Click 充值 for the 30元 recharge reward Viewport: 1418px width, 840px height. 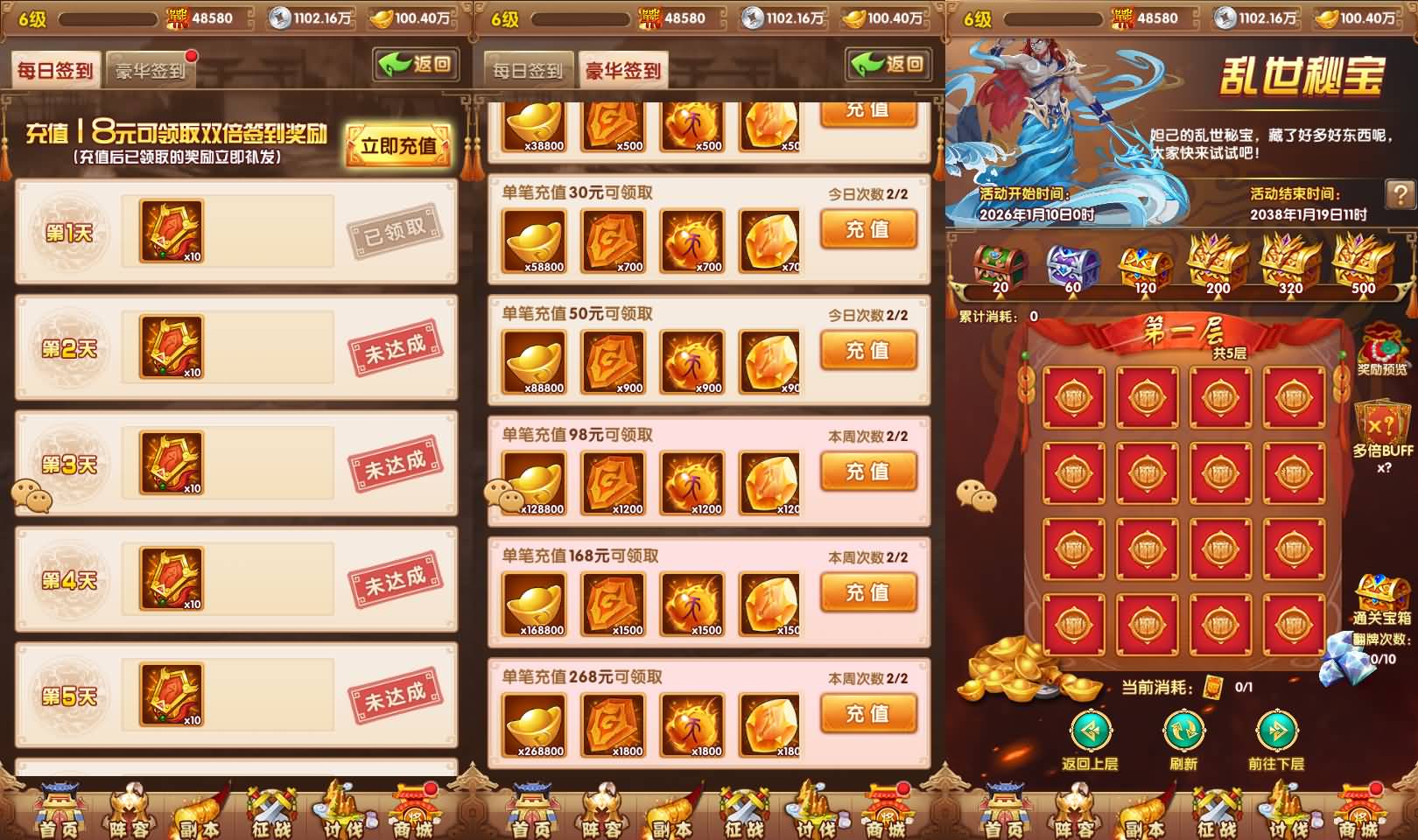(x=867, y=229)
